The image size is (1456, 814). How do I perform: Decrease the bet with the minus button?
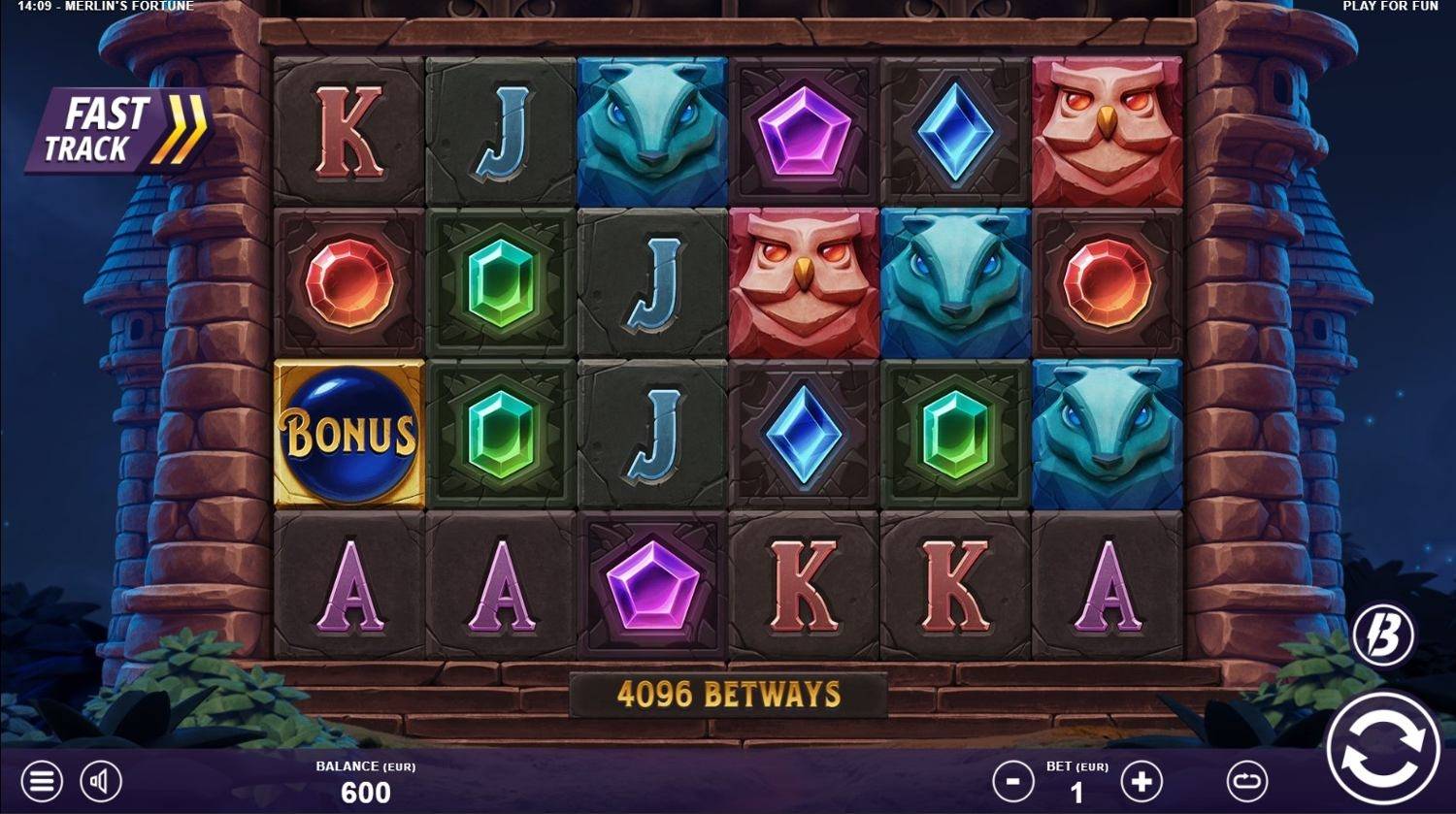tap(1012, 779)
